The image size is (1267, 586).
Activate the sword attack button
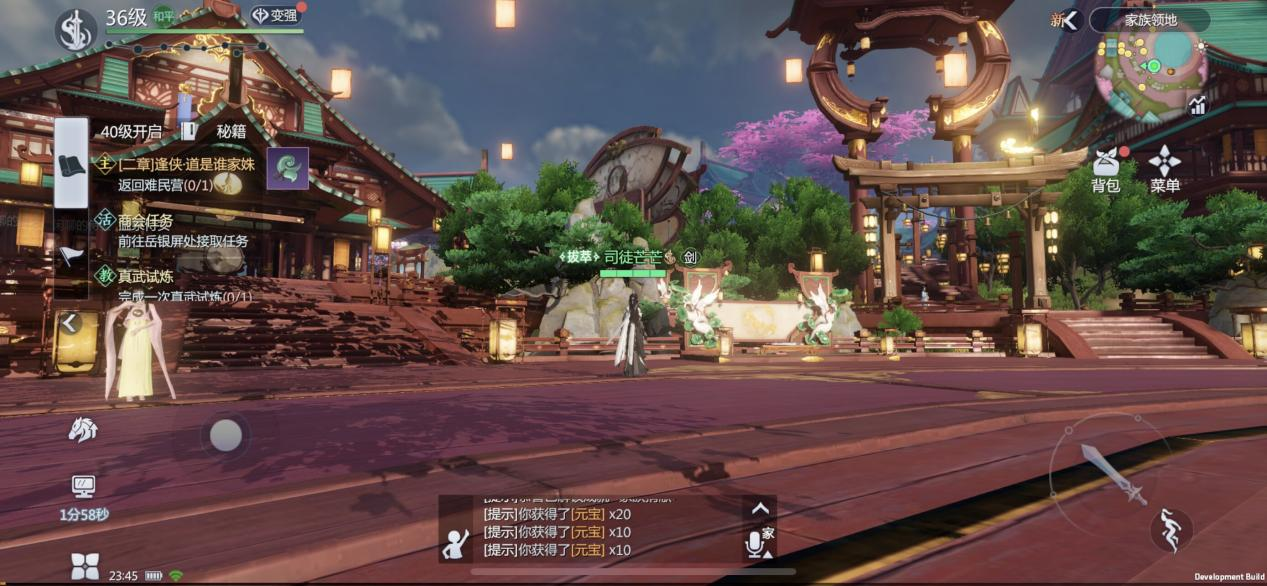1112,473
